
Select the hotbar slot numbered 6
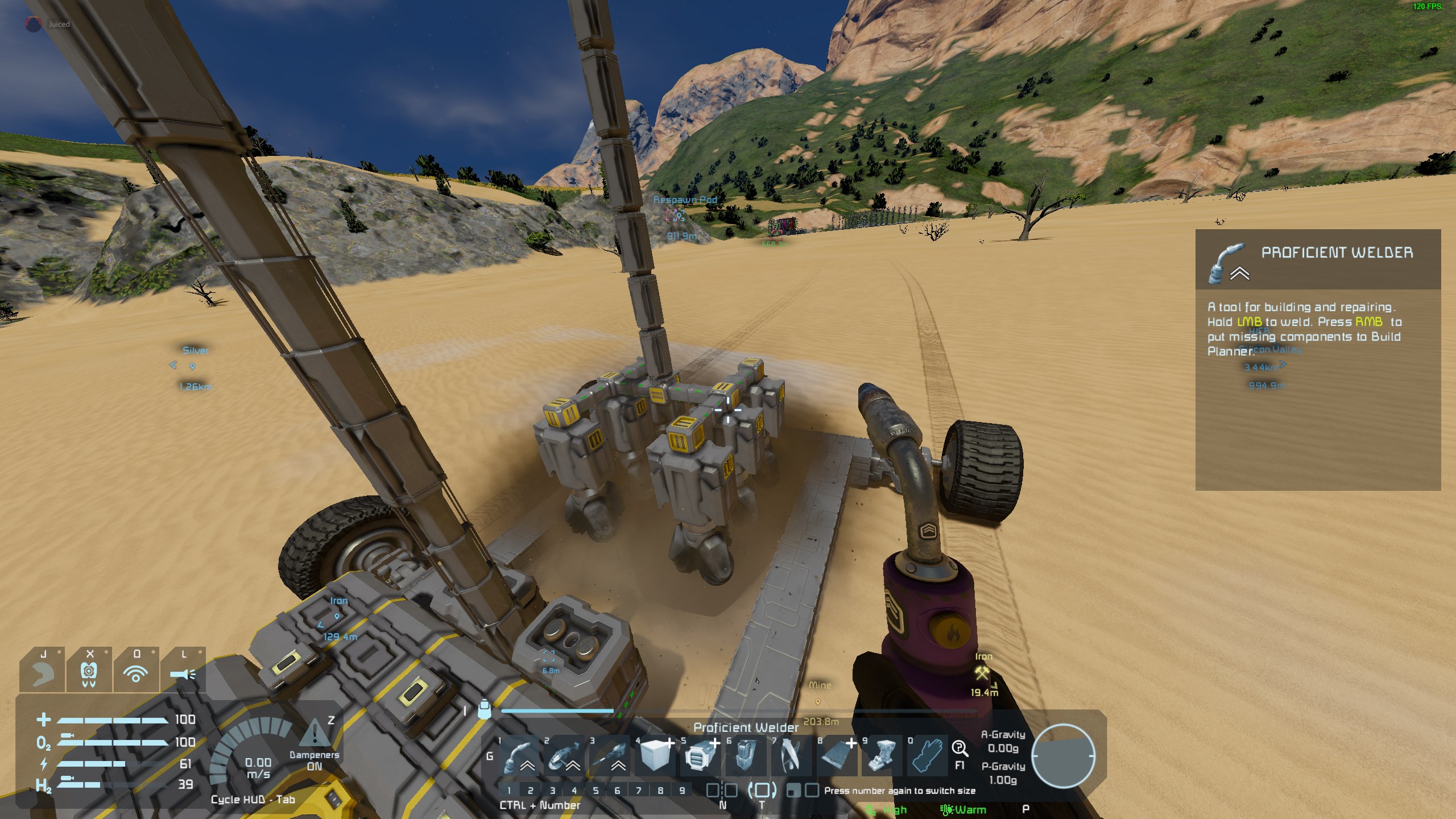tap(746, 756)
